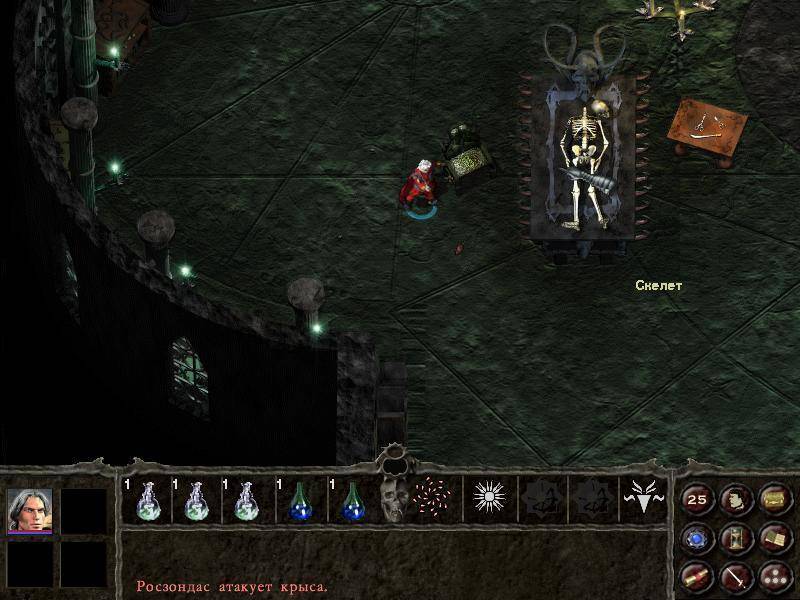Click the blue gem round button

(x=697, y=538)
